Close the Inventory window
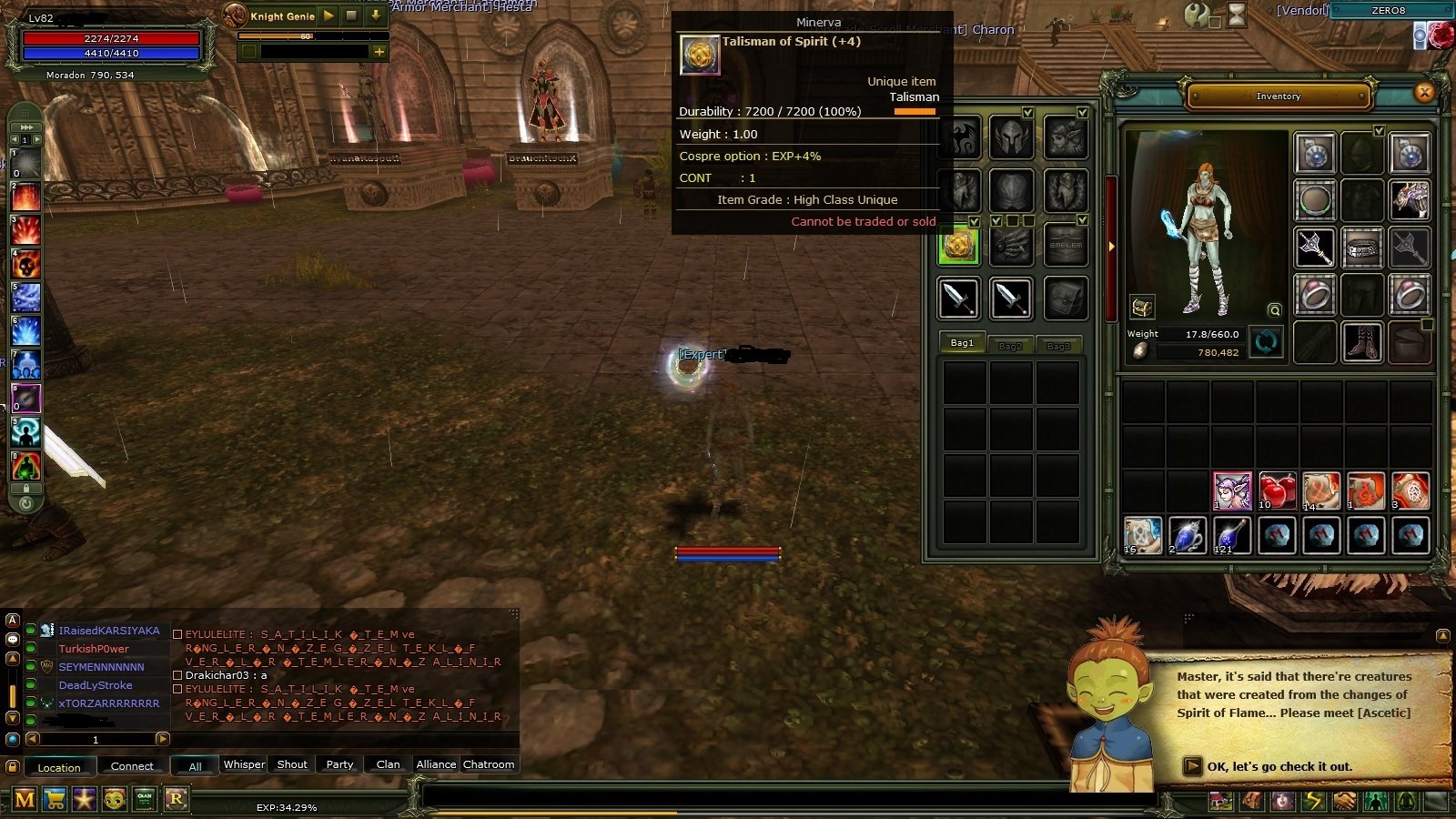Viewport: 1456px width, 819px height. pos(1424,92)
